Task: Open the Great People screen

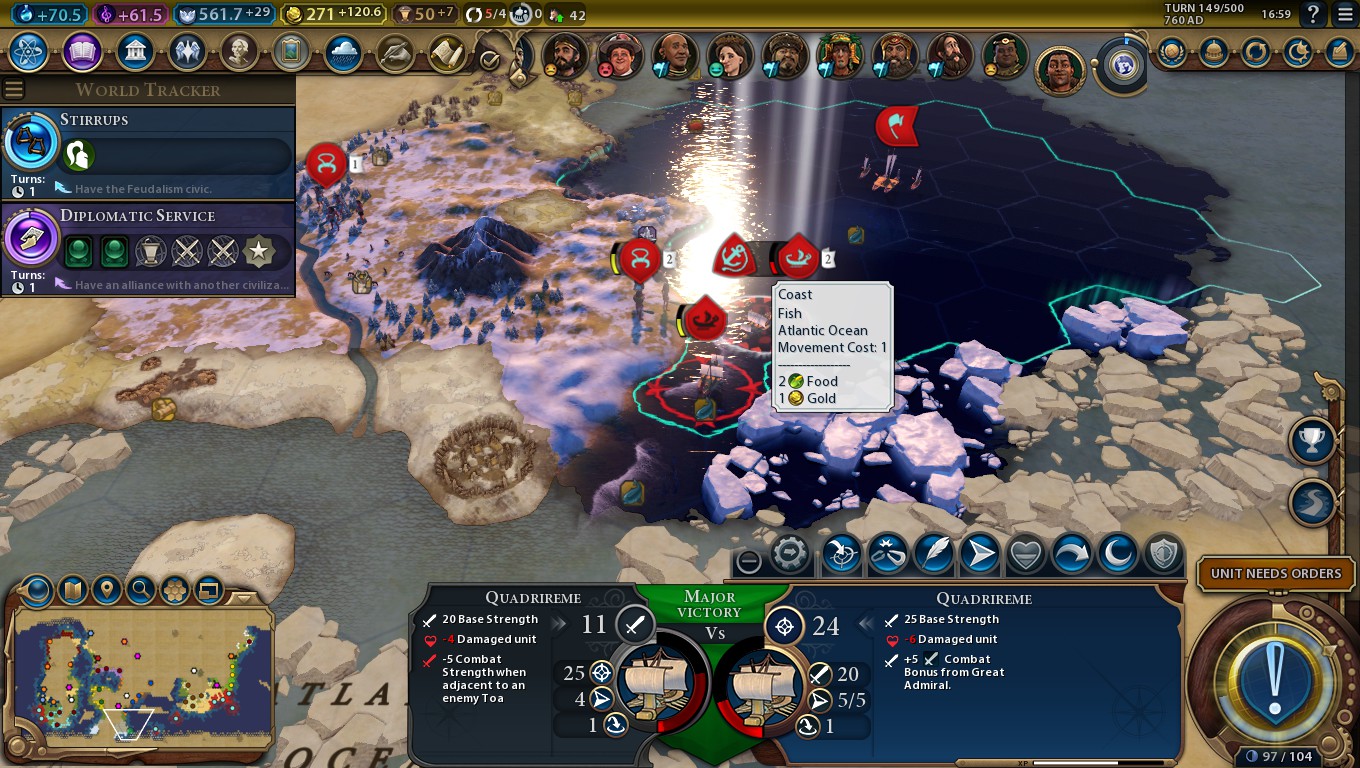Action: (239, 52)
